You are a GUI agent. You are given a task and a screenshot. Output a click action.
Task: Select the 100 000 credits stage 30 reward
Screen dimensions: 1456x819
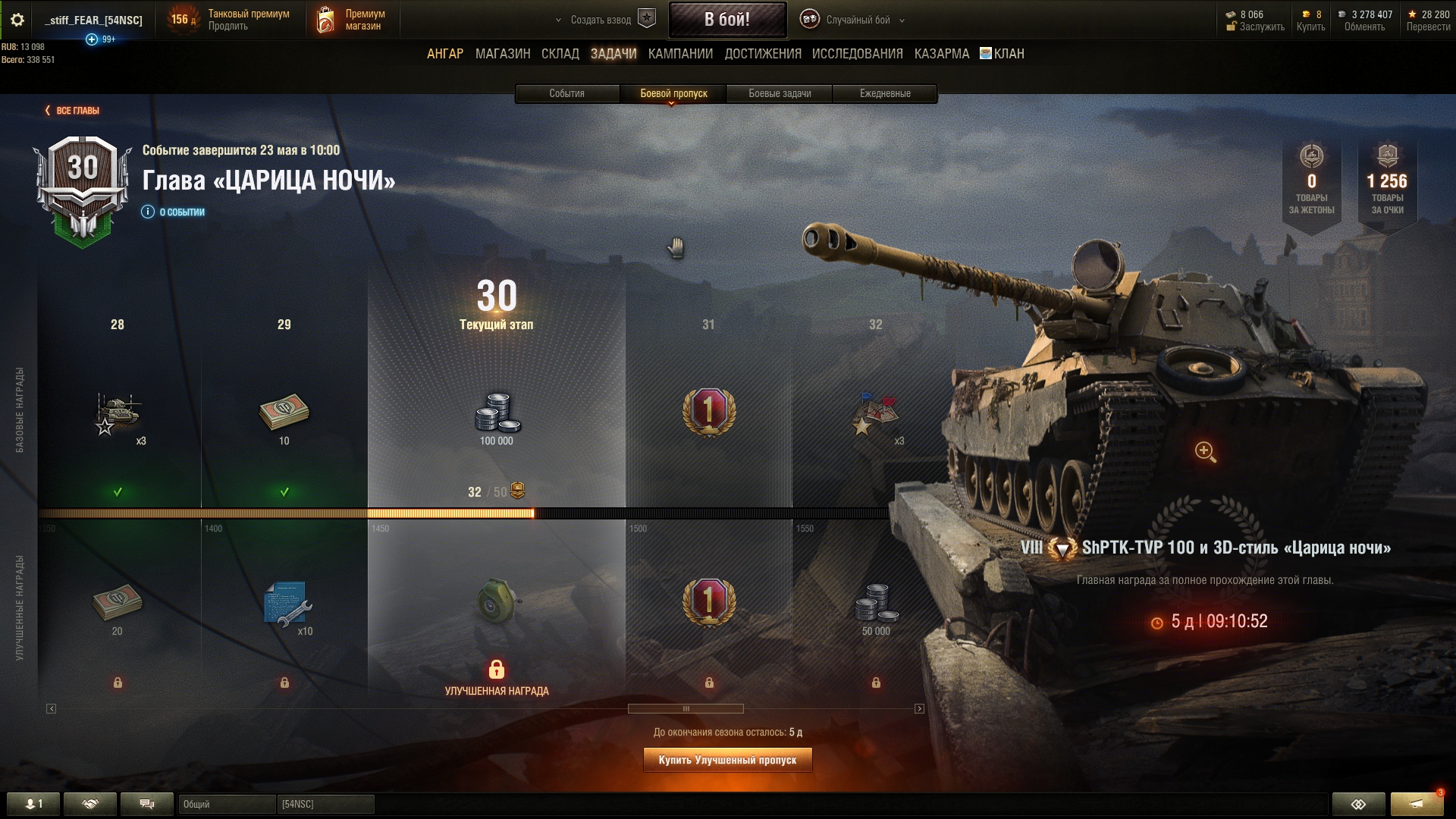click(x=497, y=417)
